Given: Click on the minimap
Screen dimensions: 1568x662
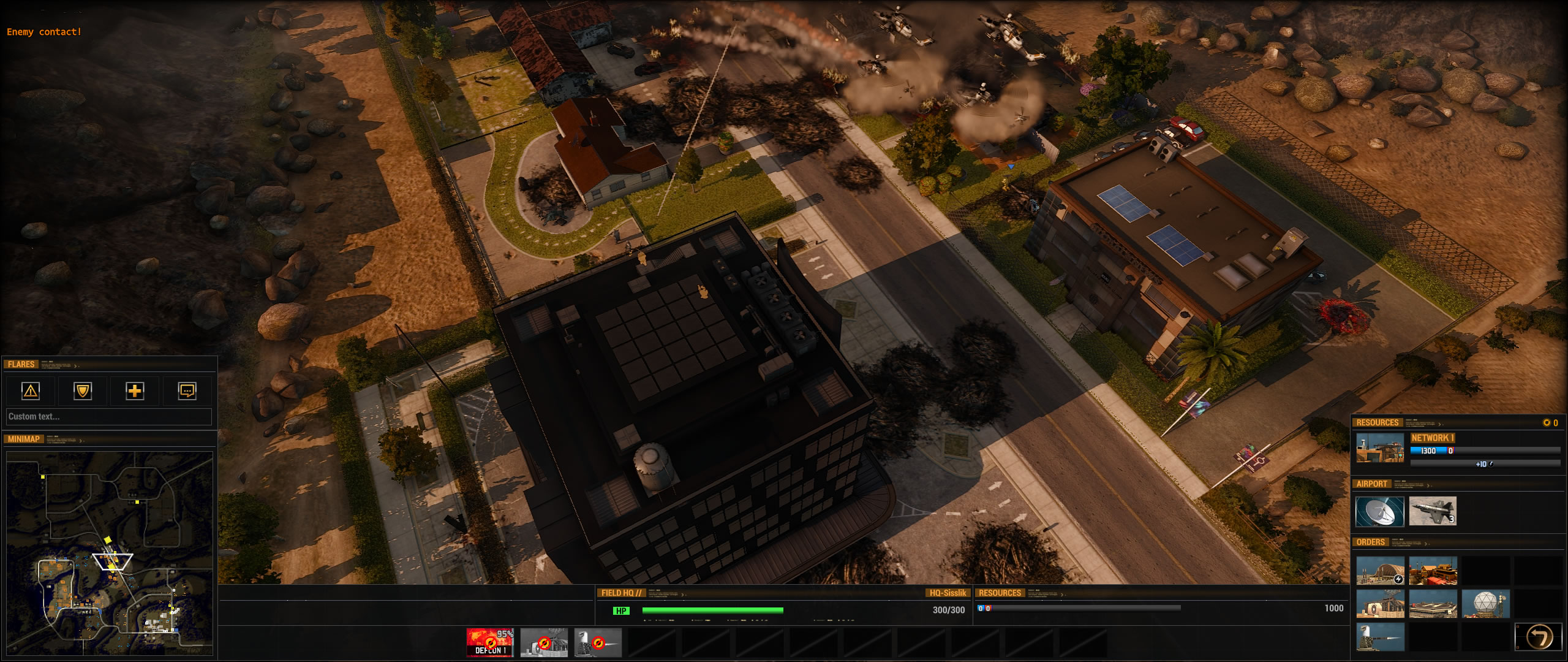Looking at the screenshot, I should (x=110, y=552).
